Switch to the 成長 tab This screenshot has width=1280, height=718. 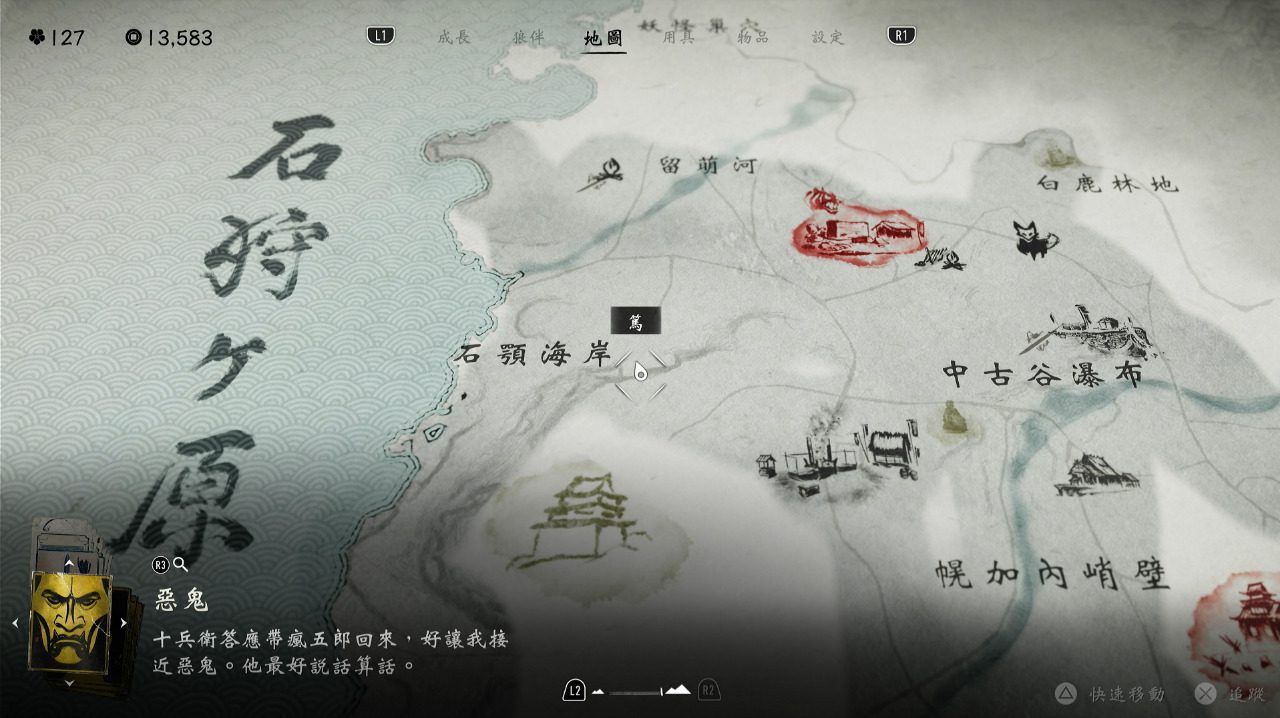click(453, 38)
